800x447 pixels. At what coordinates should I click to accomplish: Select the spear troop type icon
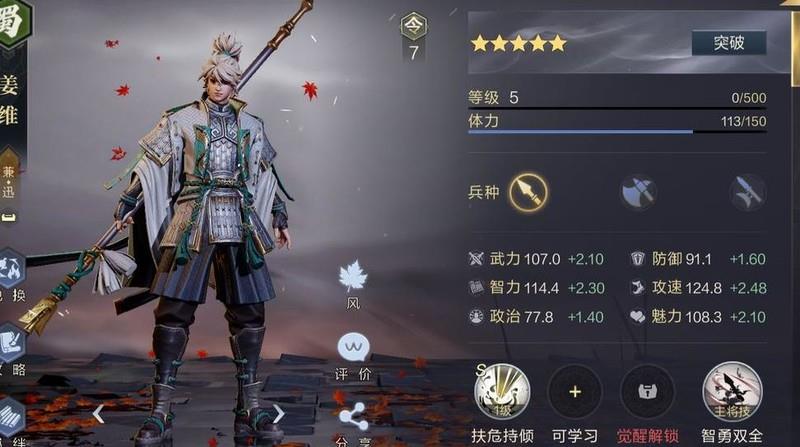point(527,191)
